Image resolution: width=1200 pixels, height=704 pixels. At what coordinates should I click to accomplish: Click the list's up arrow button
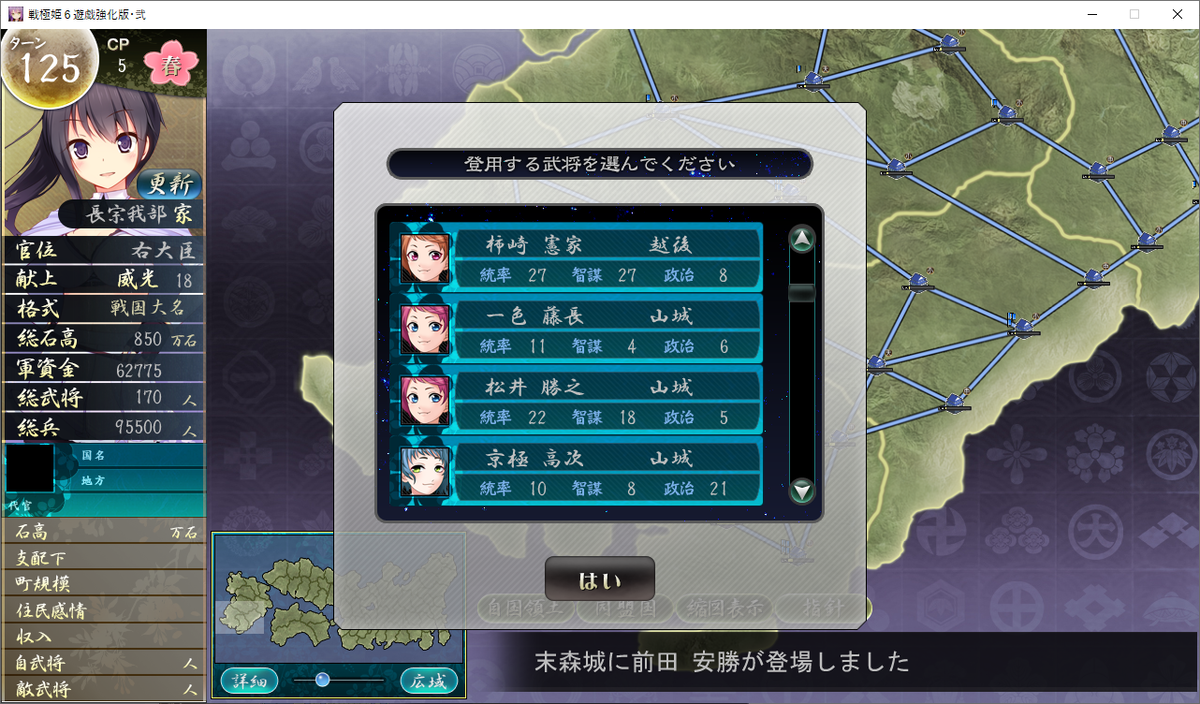click(802, 240)
